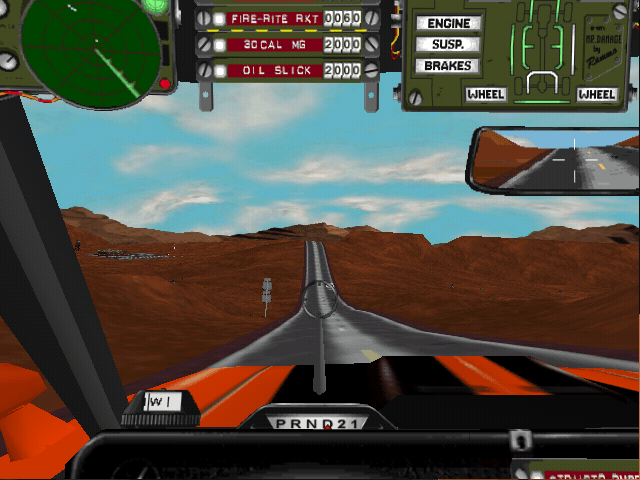Check the Susp. damage label

point(447,44)
